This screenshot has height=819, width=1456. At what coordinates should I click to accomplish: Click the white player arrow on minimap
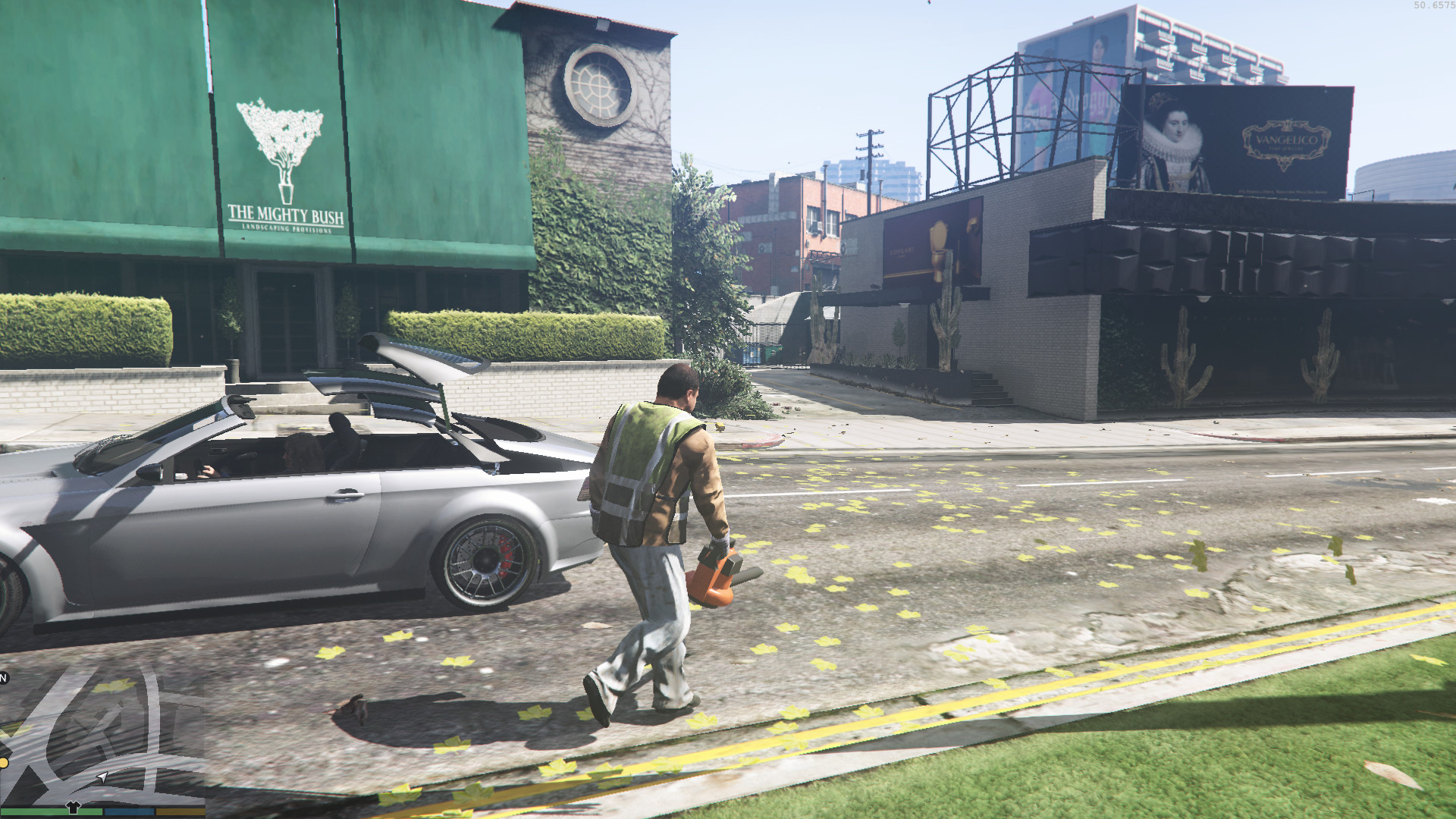coord(102,777)
